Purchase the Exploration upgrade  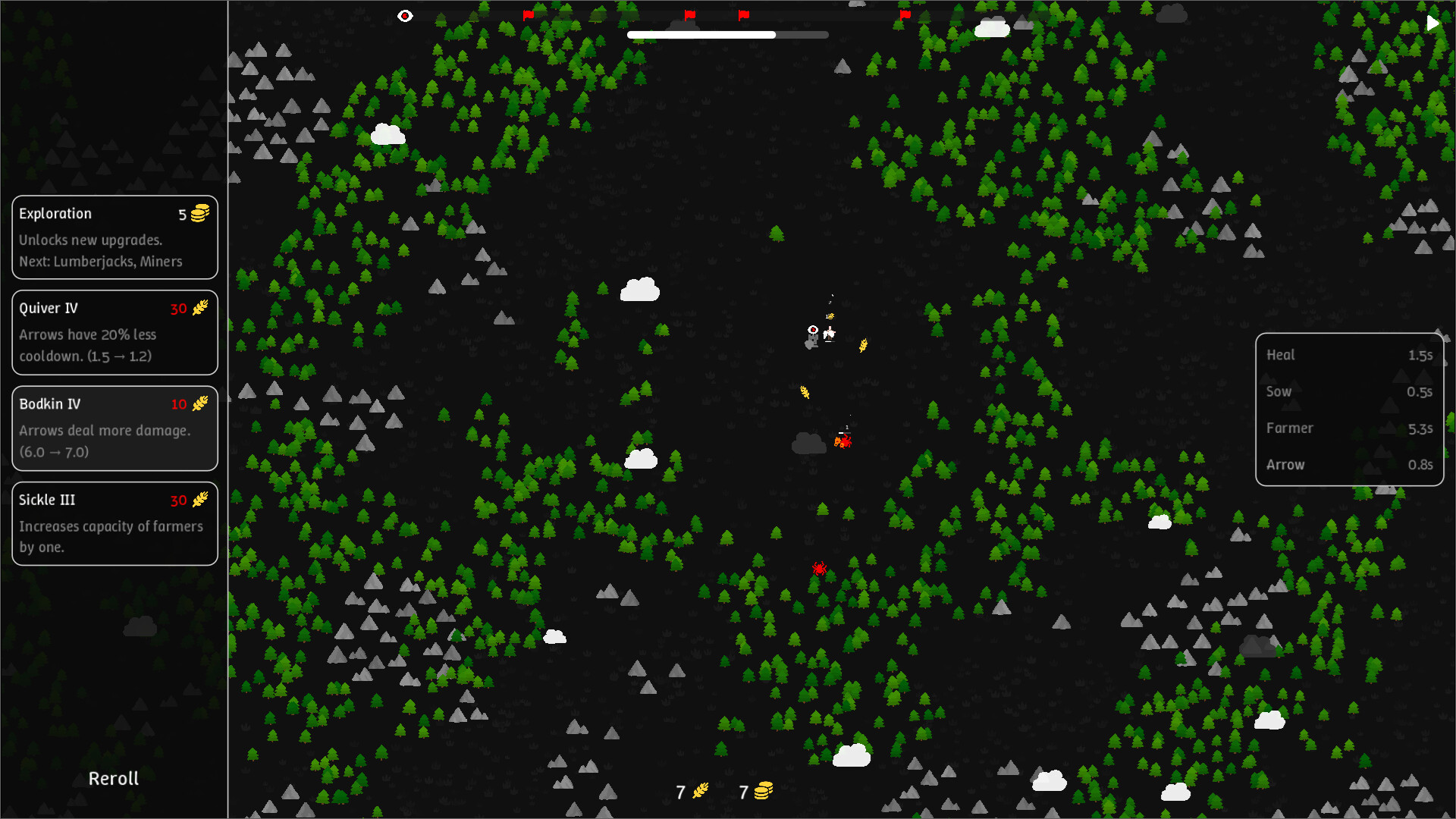[x=115, y=237]
